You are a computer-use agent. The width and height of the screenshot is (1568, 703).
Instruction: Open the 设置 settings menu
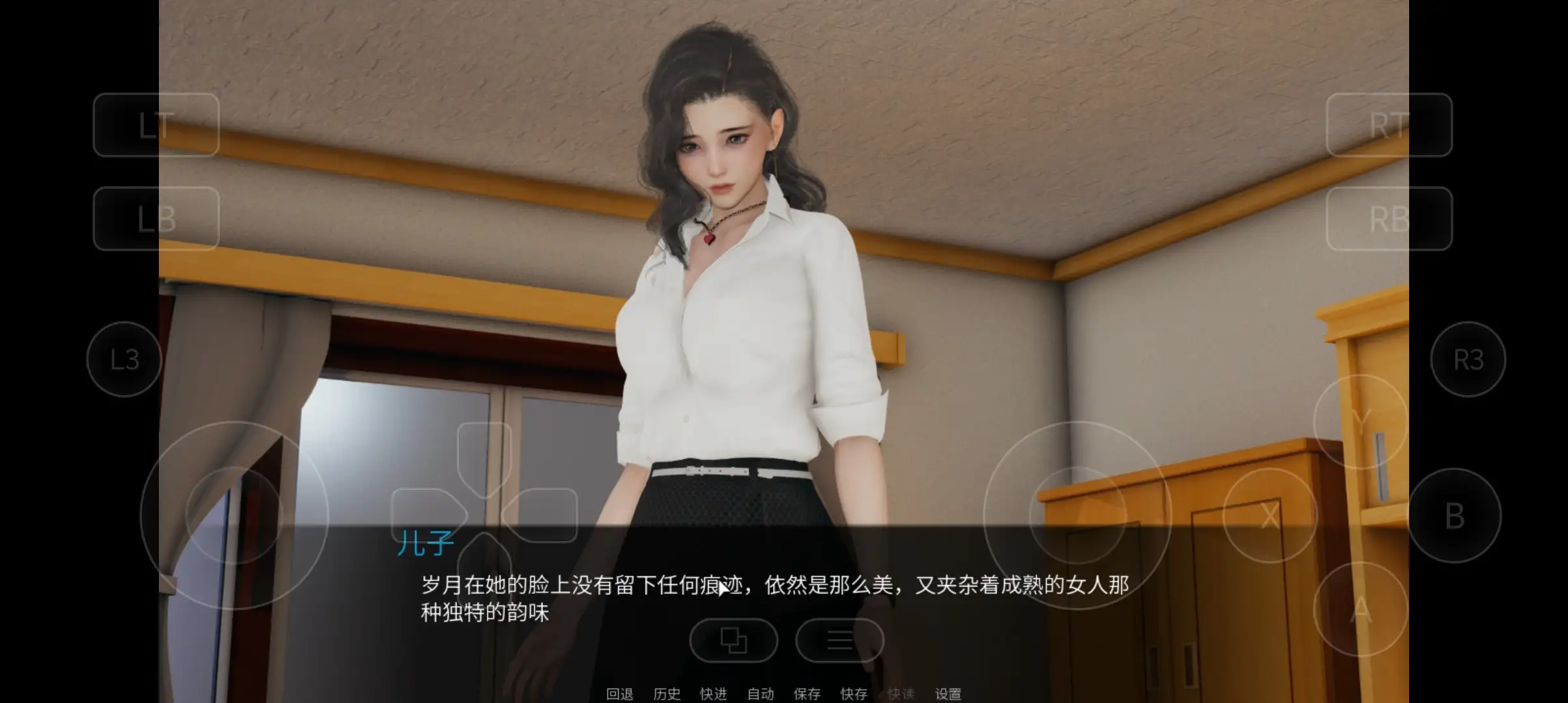coord(949,693)
